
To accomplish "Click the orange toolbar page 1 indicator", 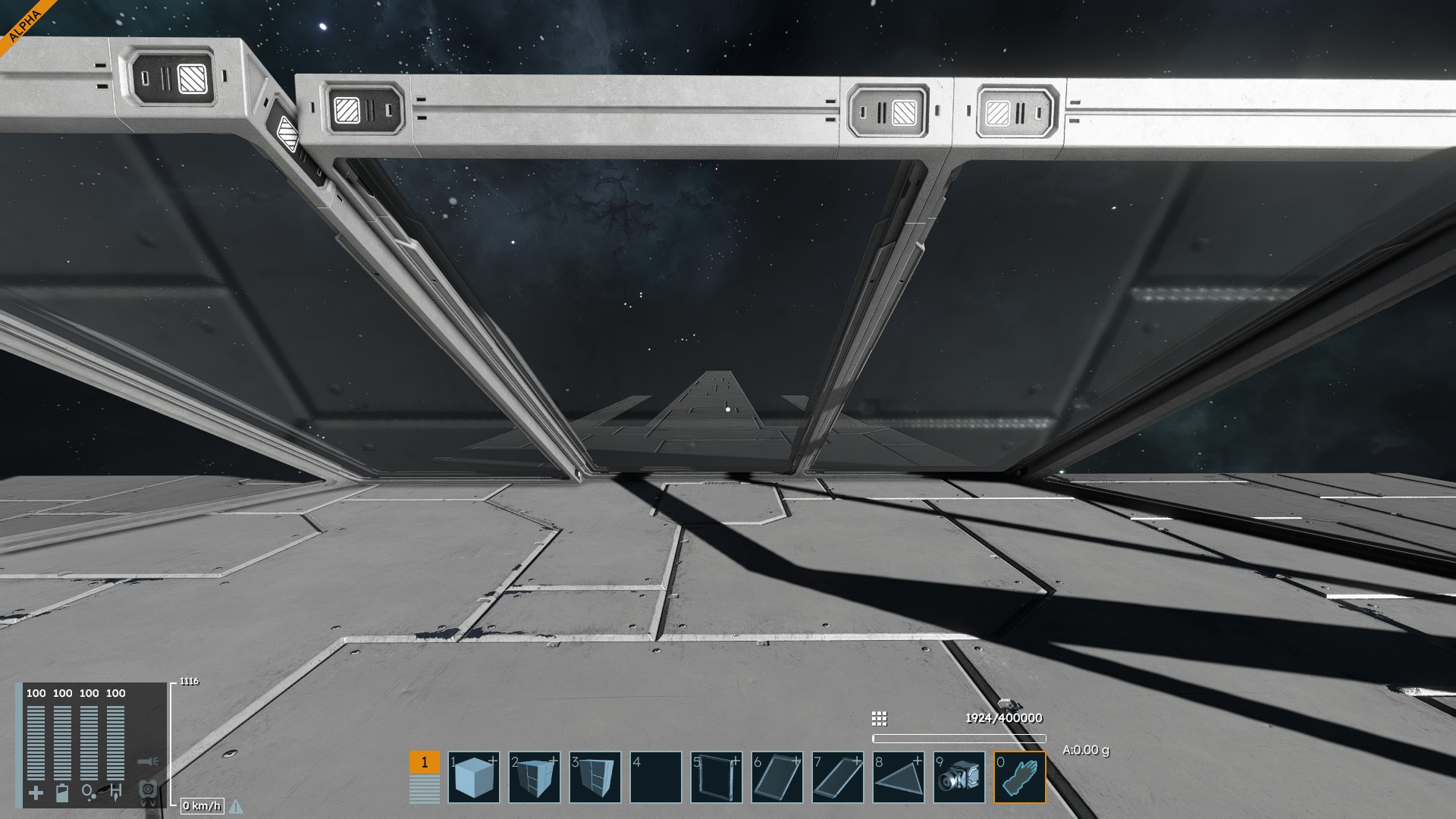I will coord(424,762).
